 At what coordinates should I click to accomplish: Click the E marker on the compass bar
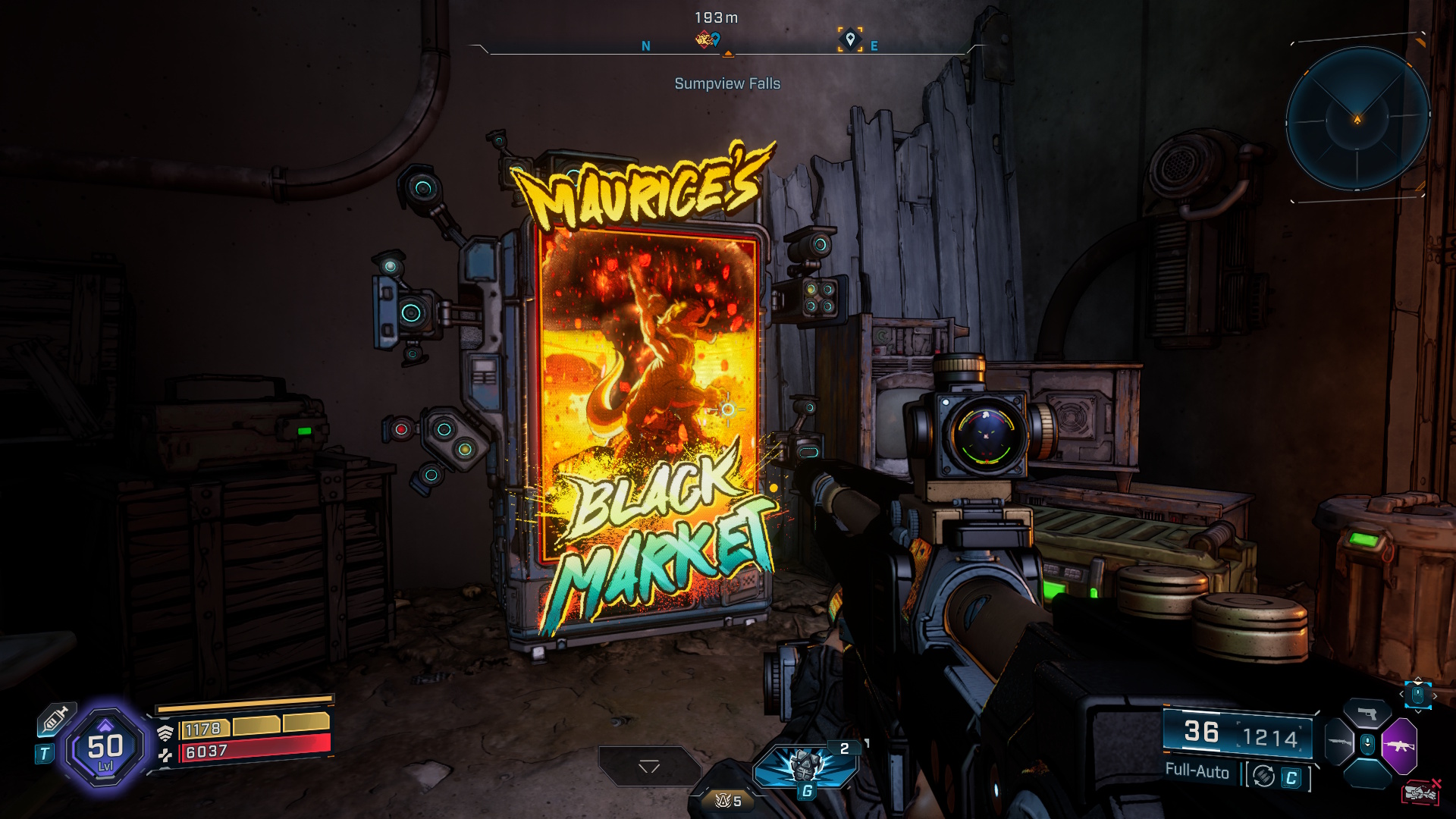[874, 45]
